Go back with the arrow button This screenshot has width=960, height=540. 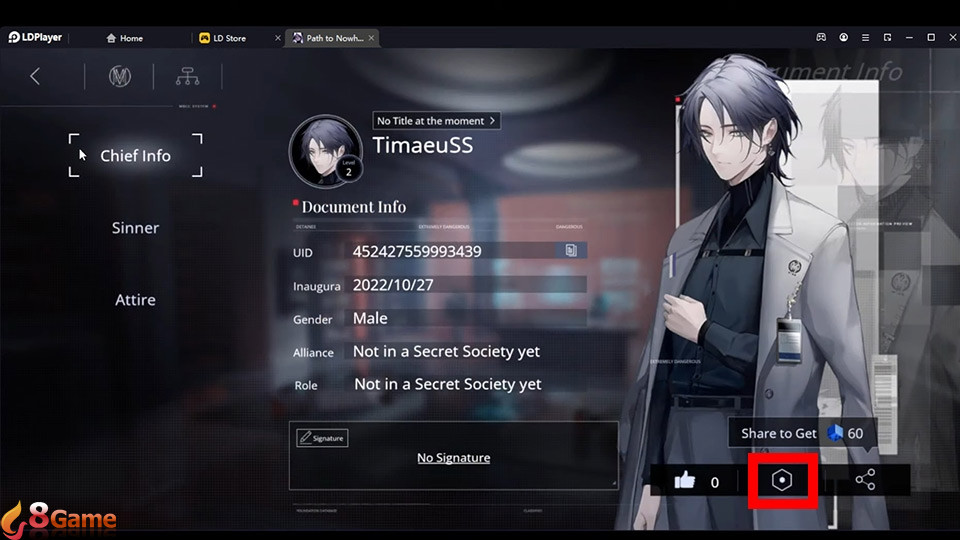pyautogui.click(x=35, y=76)
